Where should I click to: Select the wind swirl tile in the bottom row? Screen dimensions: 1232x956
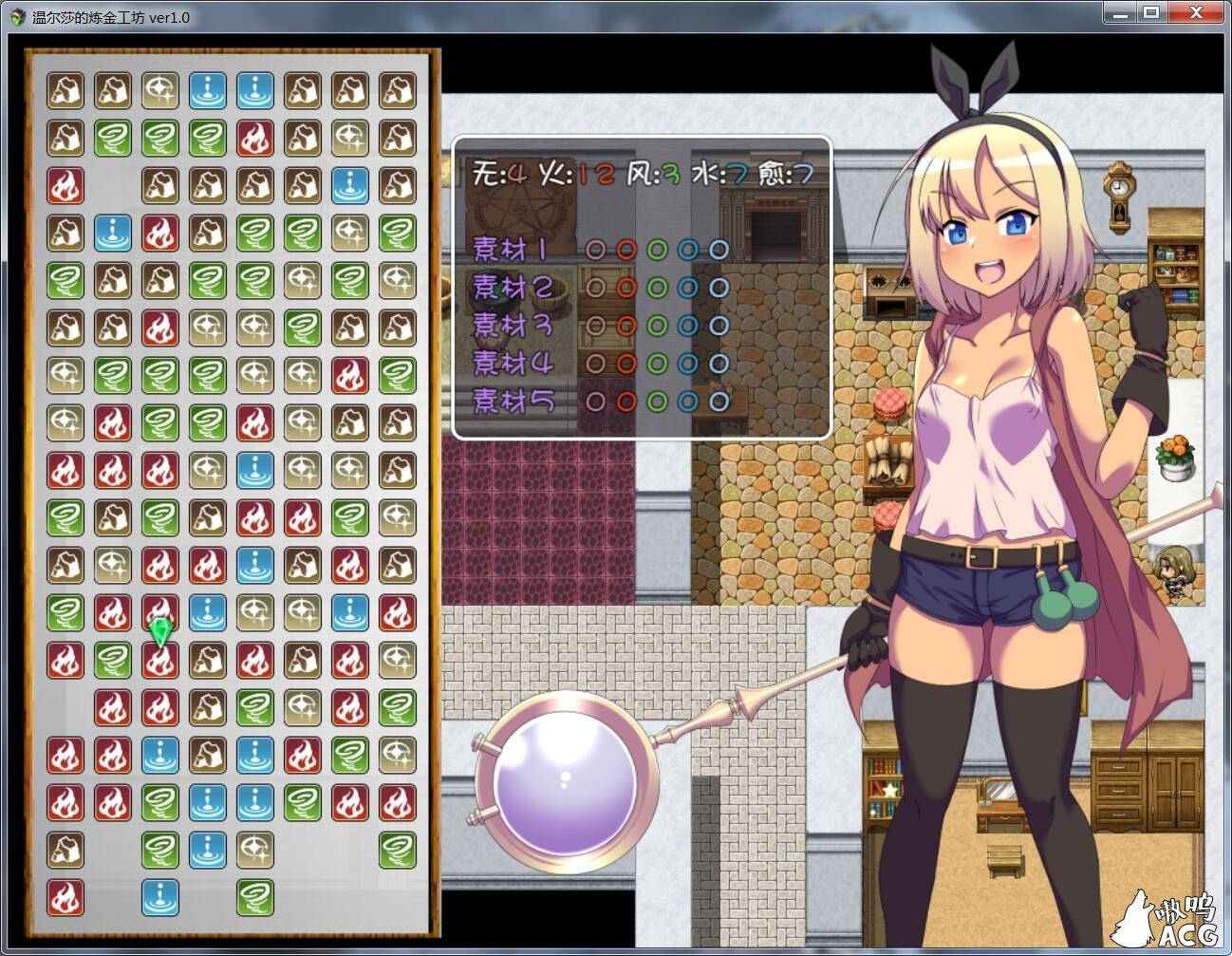255,897
